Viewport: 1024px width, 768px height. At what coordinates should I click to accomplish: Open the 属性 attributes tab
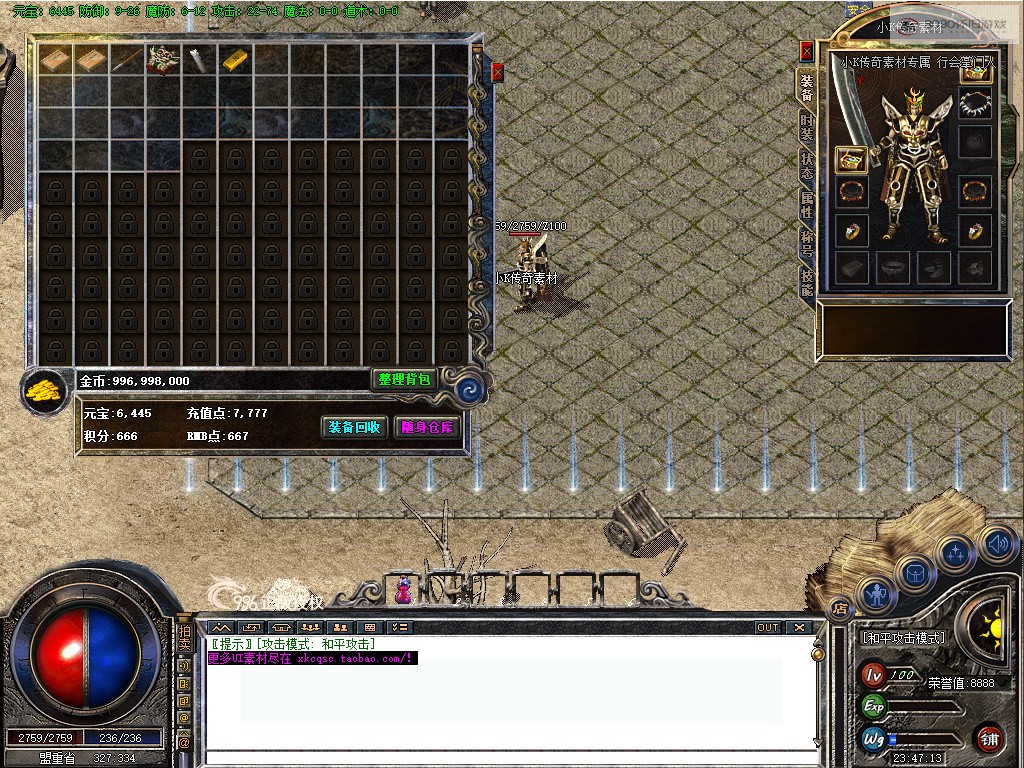click(x=806, y=205)
